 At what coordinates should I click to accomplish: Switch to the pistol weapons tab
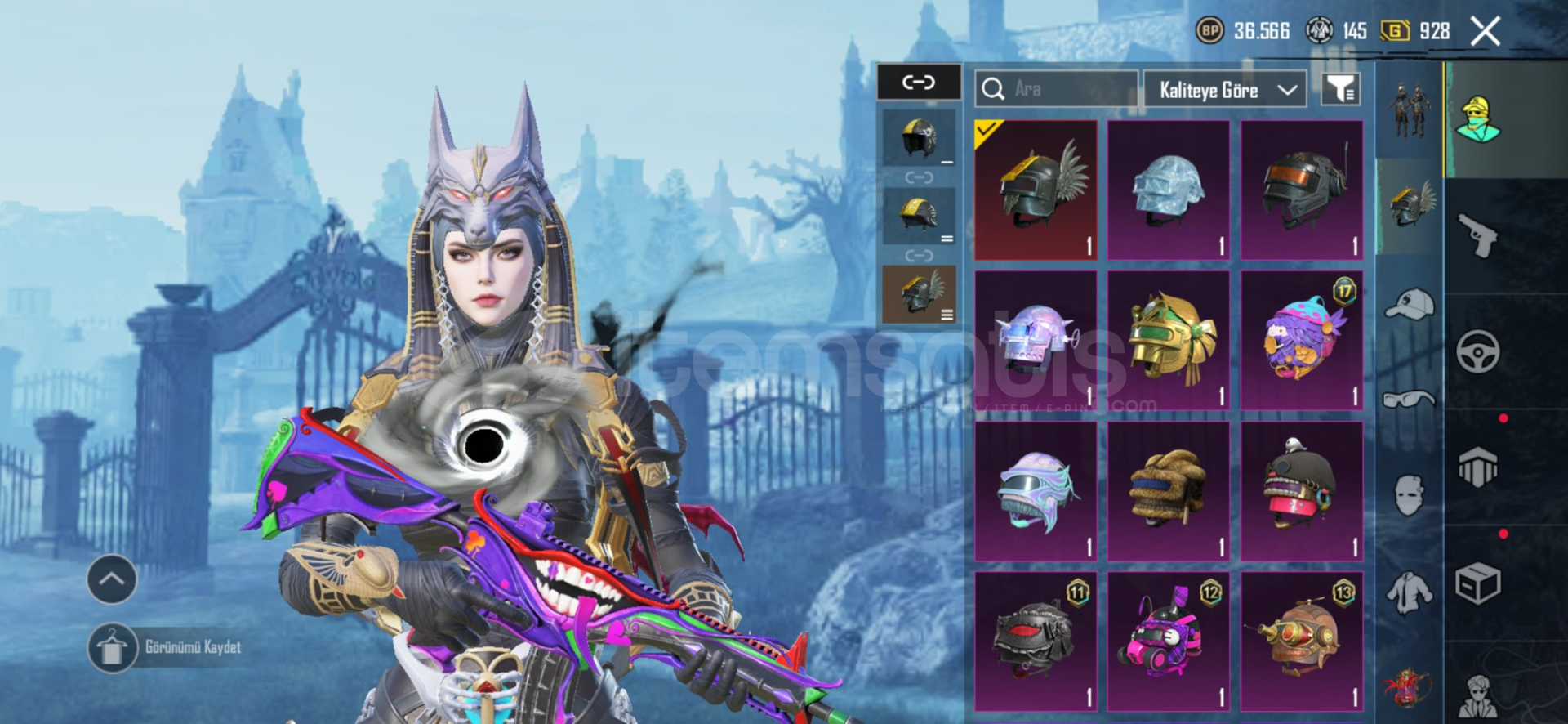[x=1477, y=235]
